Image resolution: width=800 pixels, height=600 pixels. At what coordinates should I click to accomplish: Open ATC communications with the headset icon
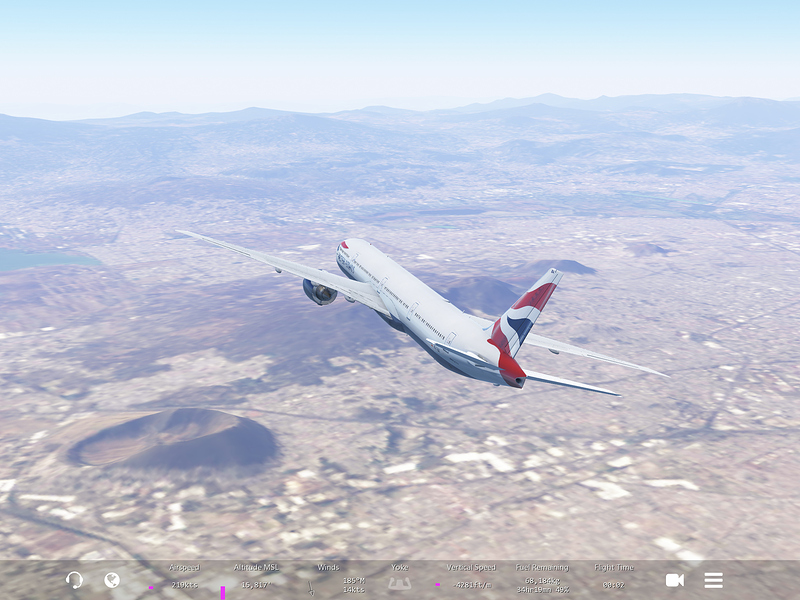pyautogui.click(x=74, y=580)
